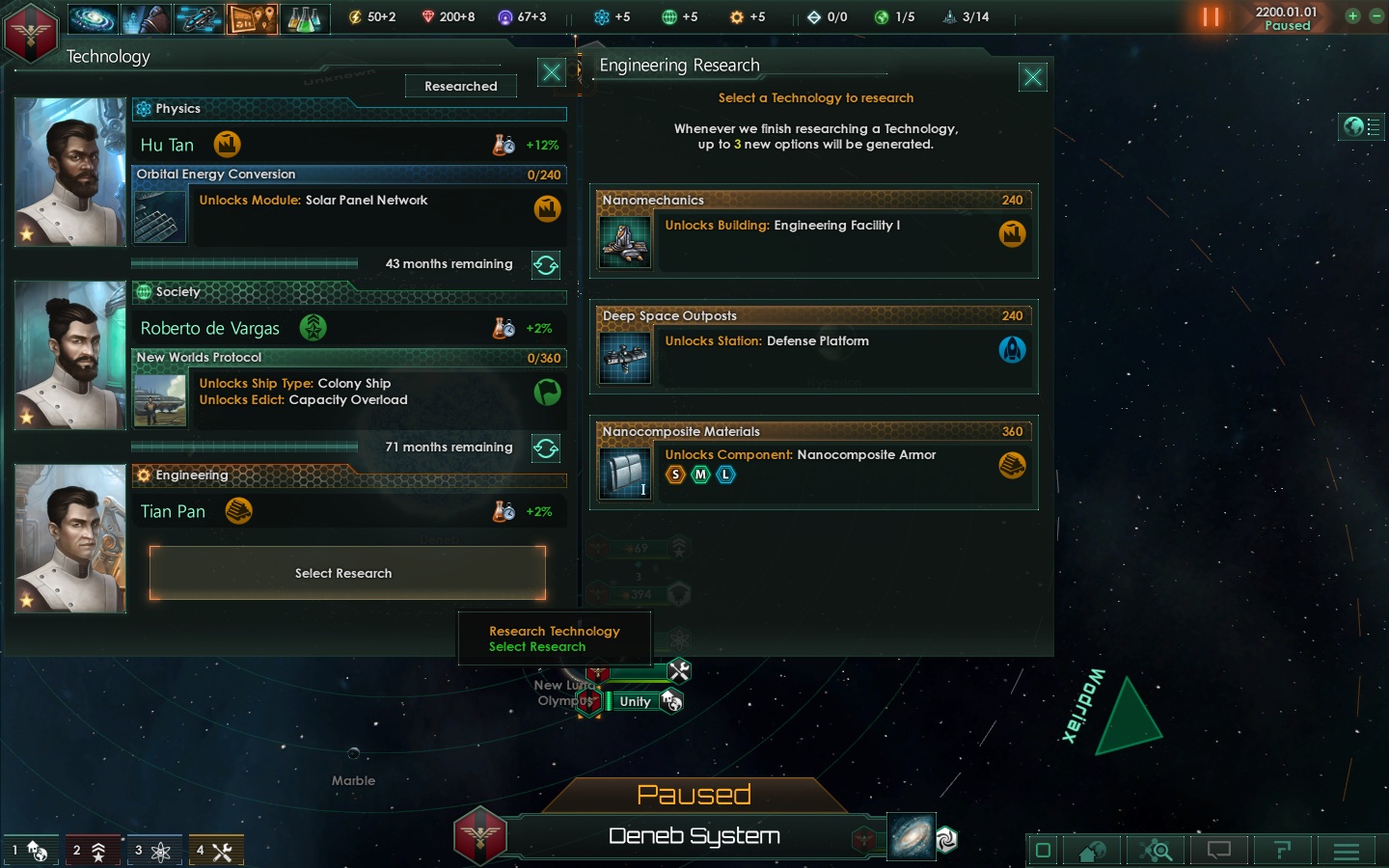Select Roberto de Vargas portrait
This screenshot has width=1389, height=868.
pos(70,355)
